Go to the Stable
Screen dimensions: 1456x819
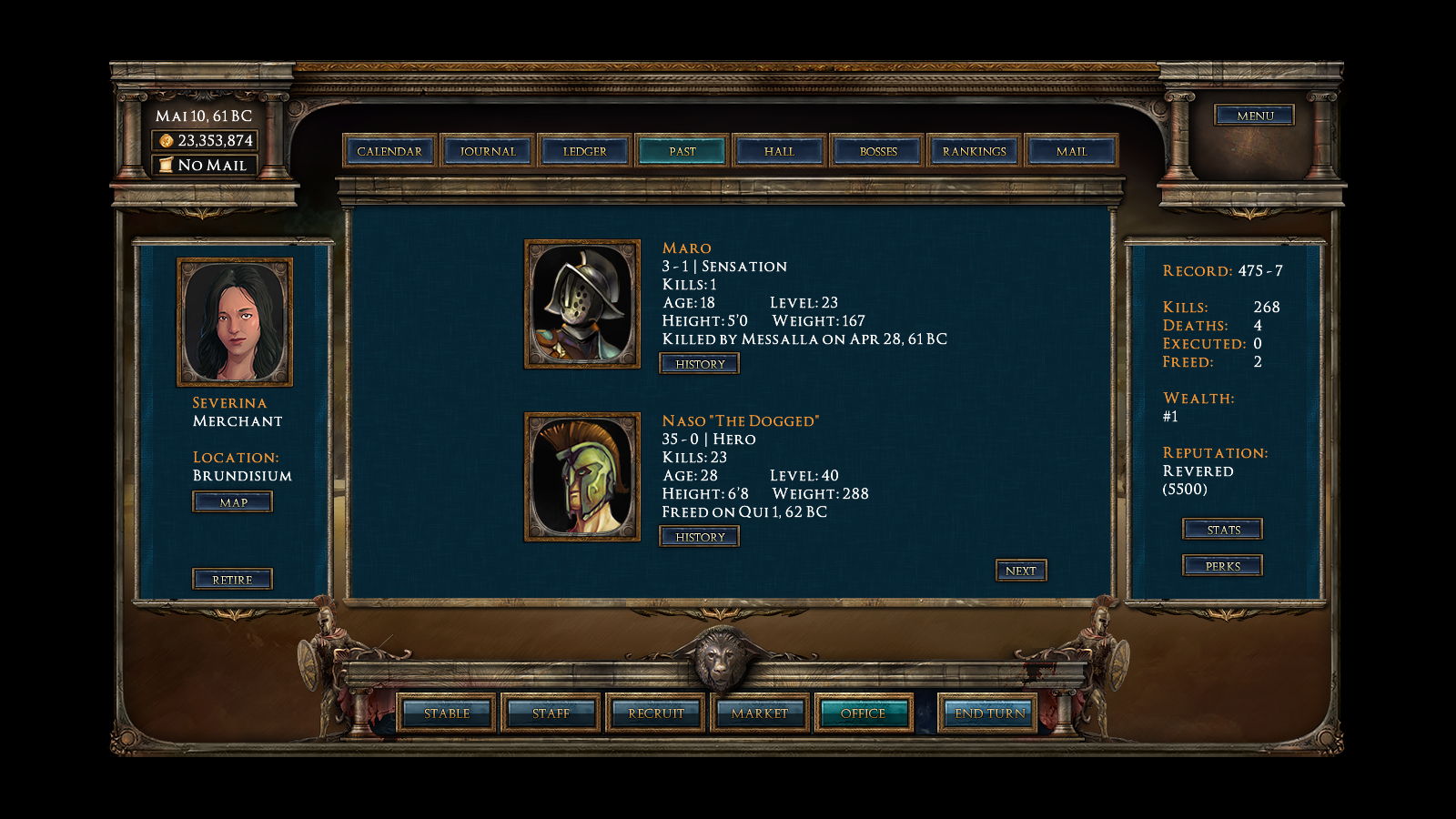point(447,713)
